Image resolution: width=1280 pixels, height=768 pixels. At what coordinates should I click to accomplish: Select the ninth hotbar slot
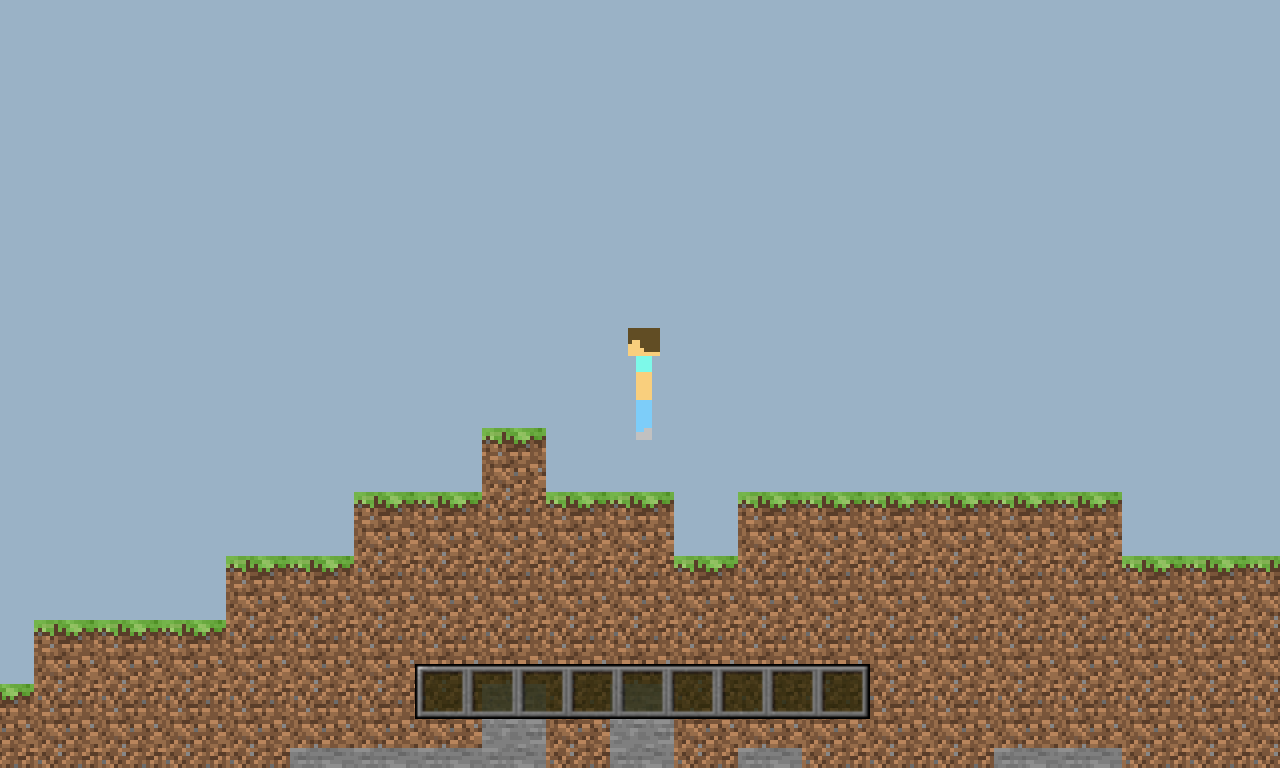click(843, 688)
